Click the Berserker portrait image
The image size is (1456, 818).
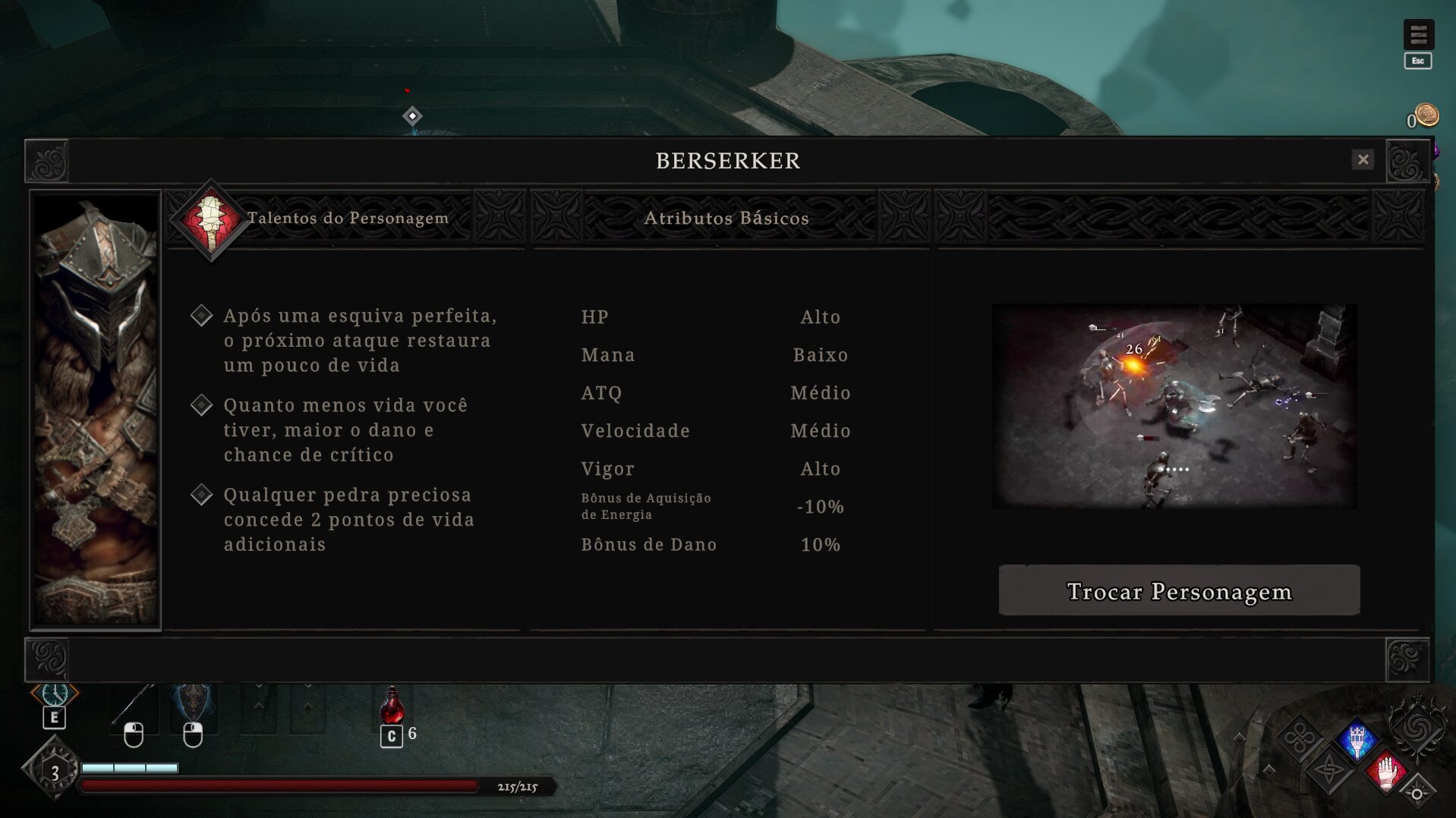tap(96, 410)
